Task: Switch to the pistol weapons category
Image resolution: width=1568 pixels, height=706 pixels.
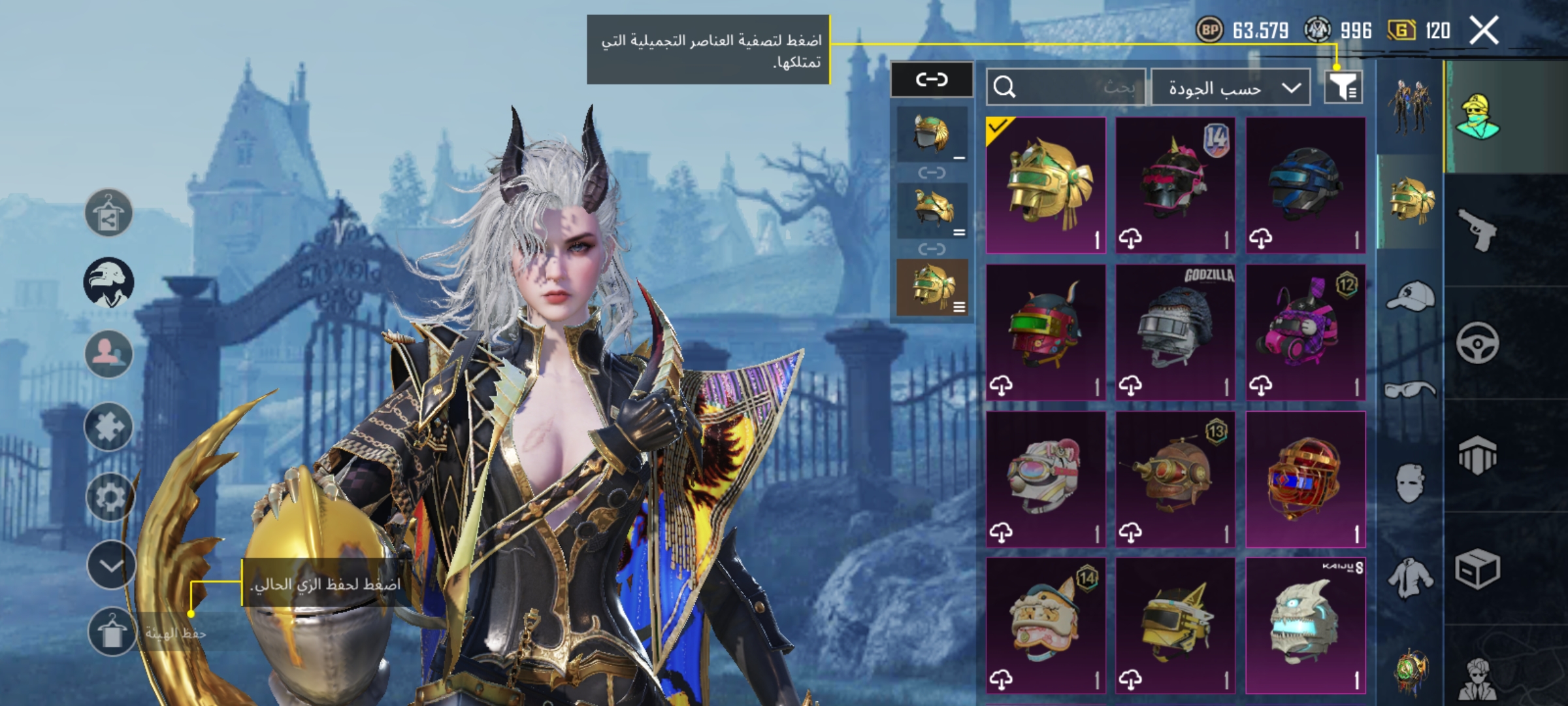Action: click(x=1478, y=229)
